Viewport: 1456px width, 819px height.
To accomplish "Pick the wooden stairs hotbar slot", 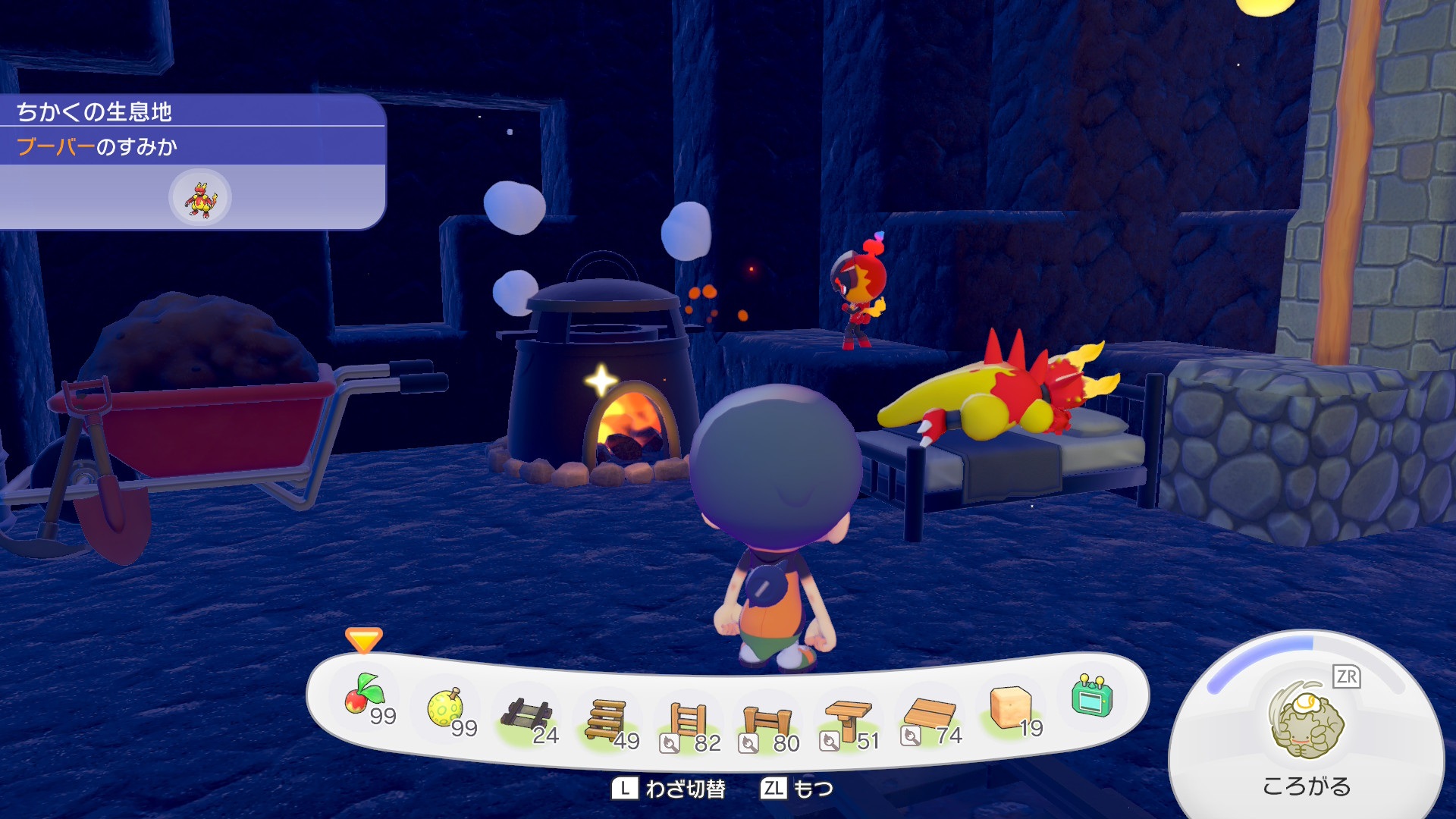I will tap(608, 720).
